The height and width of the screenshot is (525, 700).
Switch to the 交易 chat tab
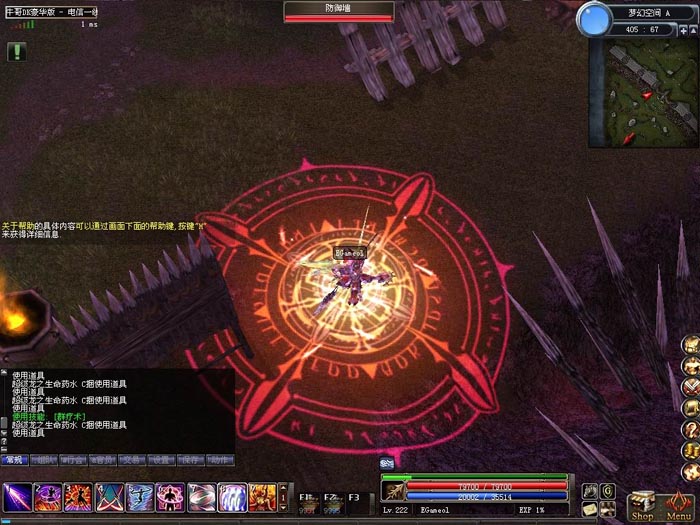pos(131,460)
